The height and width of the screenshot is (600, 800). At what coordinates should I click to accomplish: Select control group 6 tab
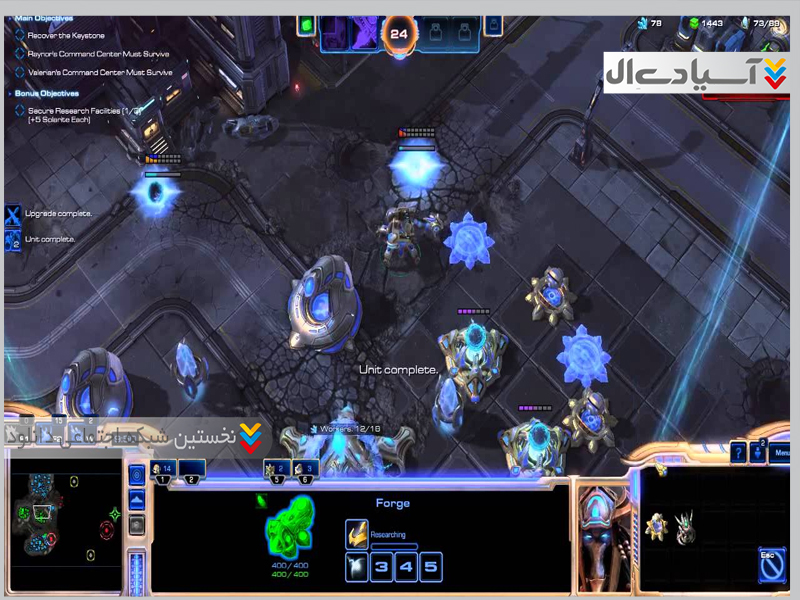[x=304, y=471]
